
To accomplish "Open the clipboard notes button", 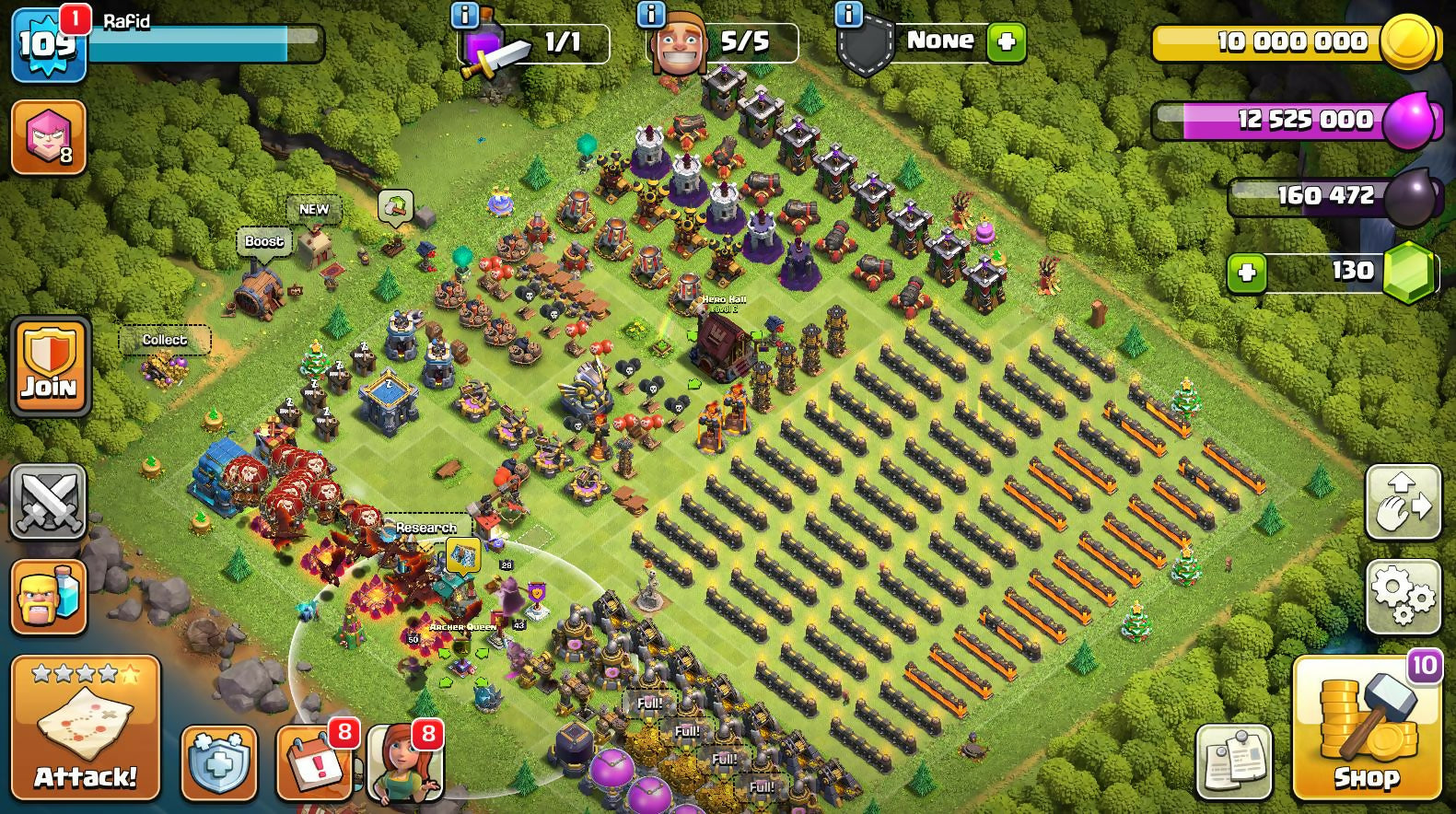I will point(1234,762).
